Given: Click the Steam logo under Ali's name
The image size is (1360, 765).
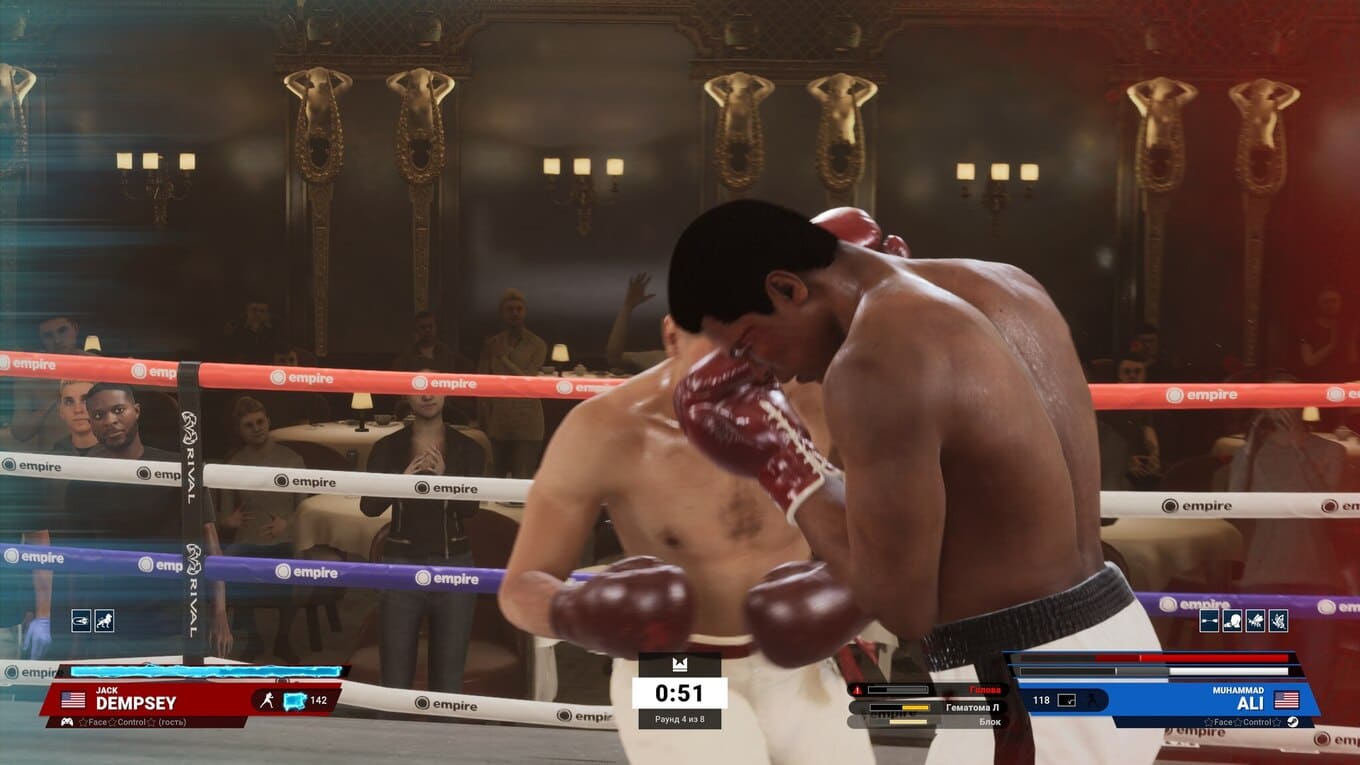Looking at the screenshot, I should [x=1293, y=722].
